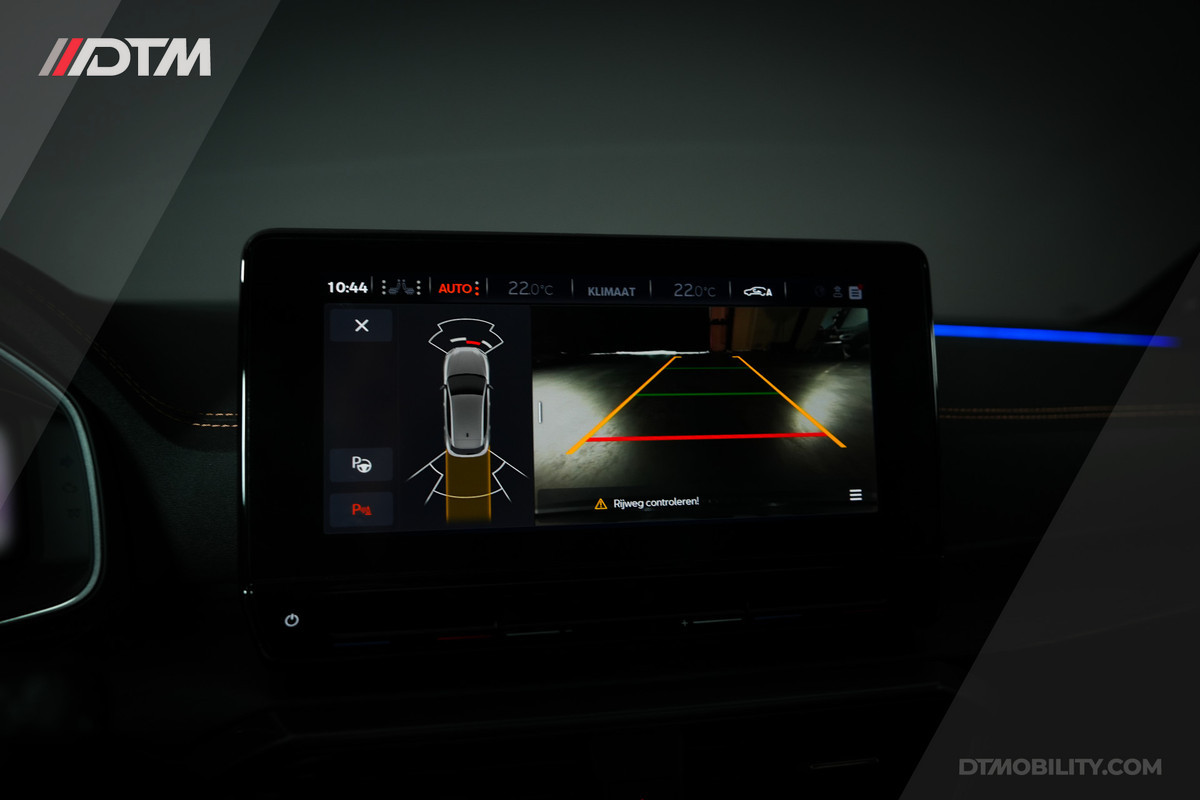This screenshot has width=1200, height=800.
Task: Toggle the red AUTO climate mode
Action: (458, 289)
